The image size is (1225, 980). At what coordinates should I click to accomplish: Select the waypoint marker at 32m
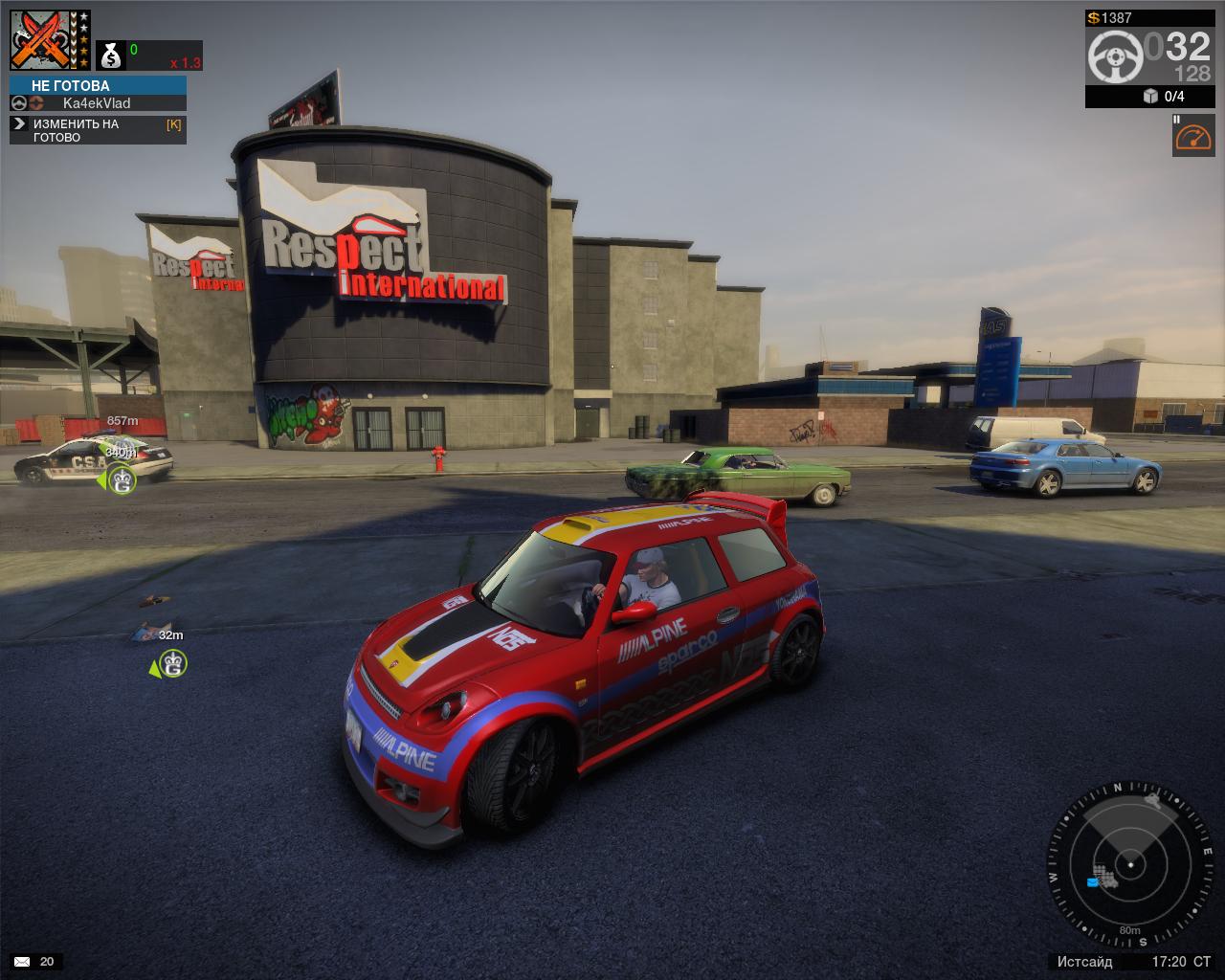172,662
